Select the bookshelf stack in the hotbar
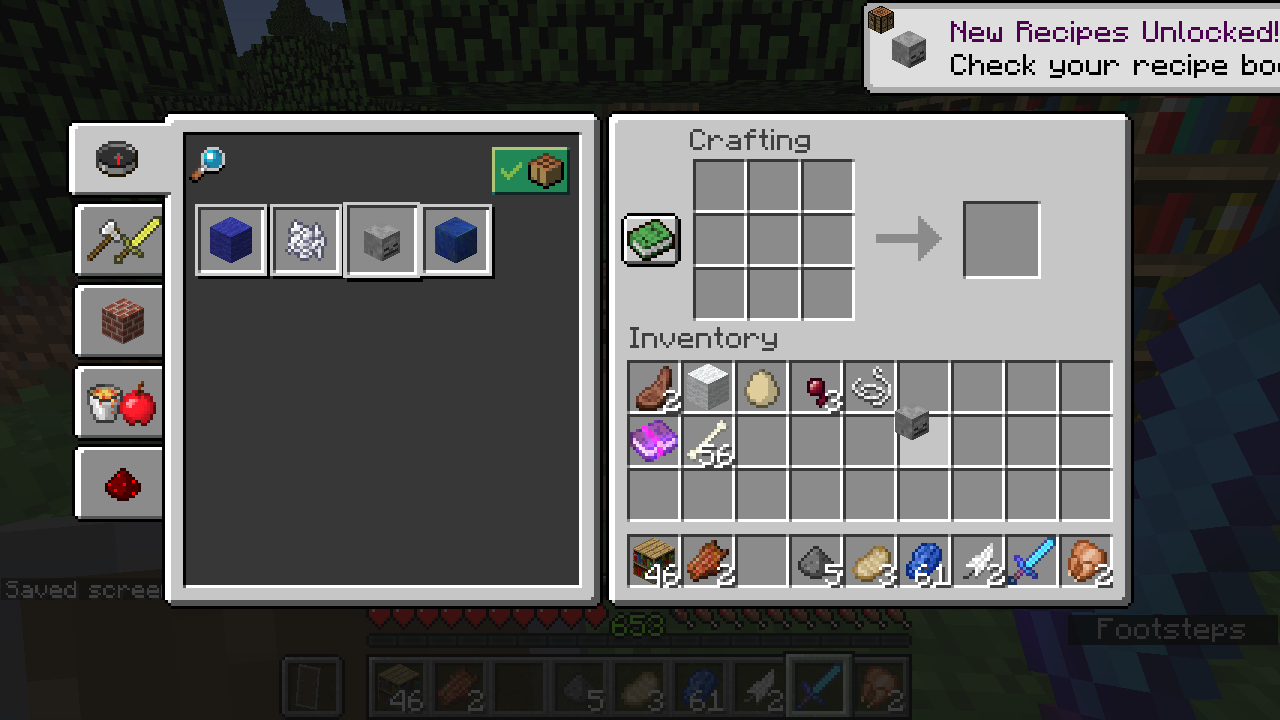This screenshot has height=720, width=1280. pos(654,561)
